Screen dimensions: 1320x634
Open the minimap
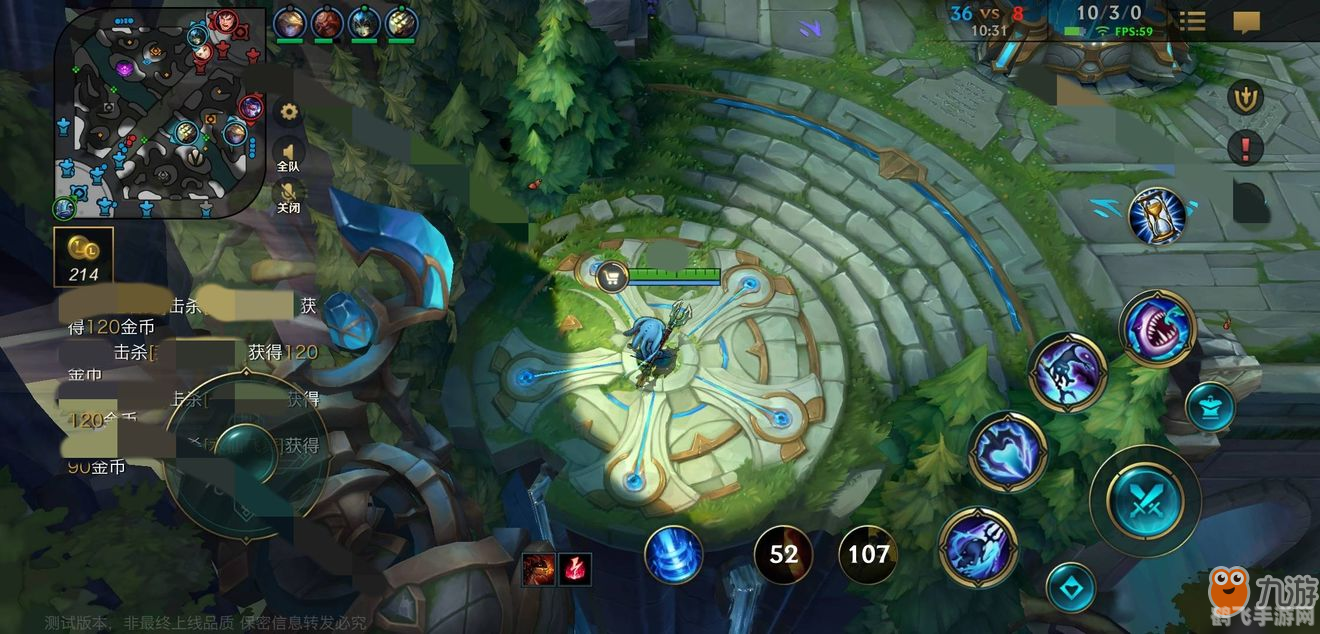(x=160, y=112)
